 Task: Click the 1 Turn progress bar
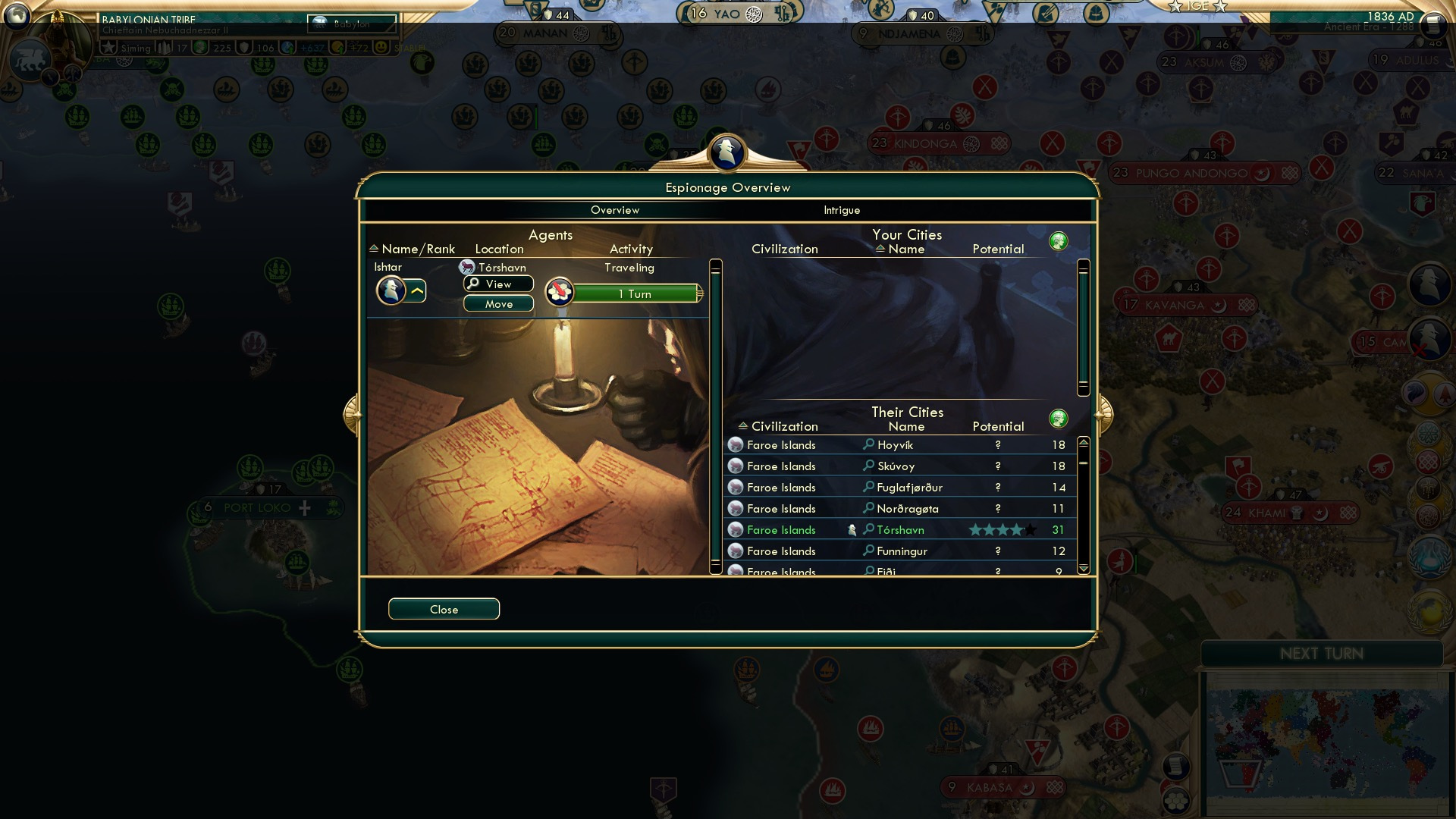635,293
